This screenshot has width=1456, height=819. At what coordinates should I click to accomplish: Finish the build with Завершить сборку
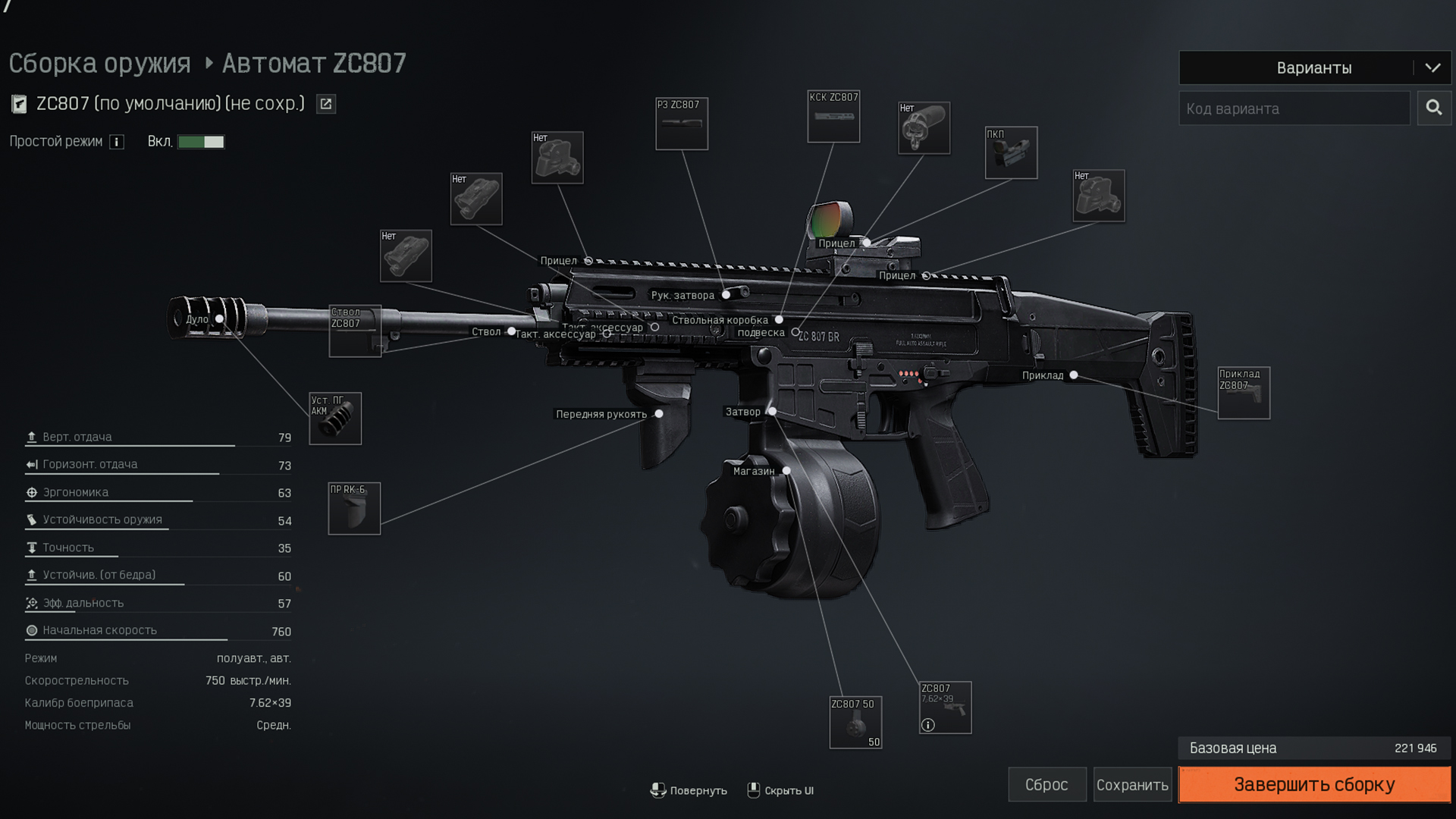pos(1313,784)
